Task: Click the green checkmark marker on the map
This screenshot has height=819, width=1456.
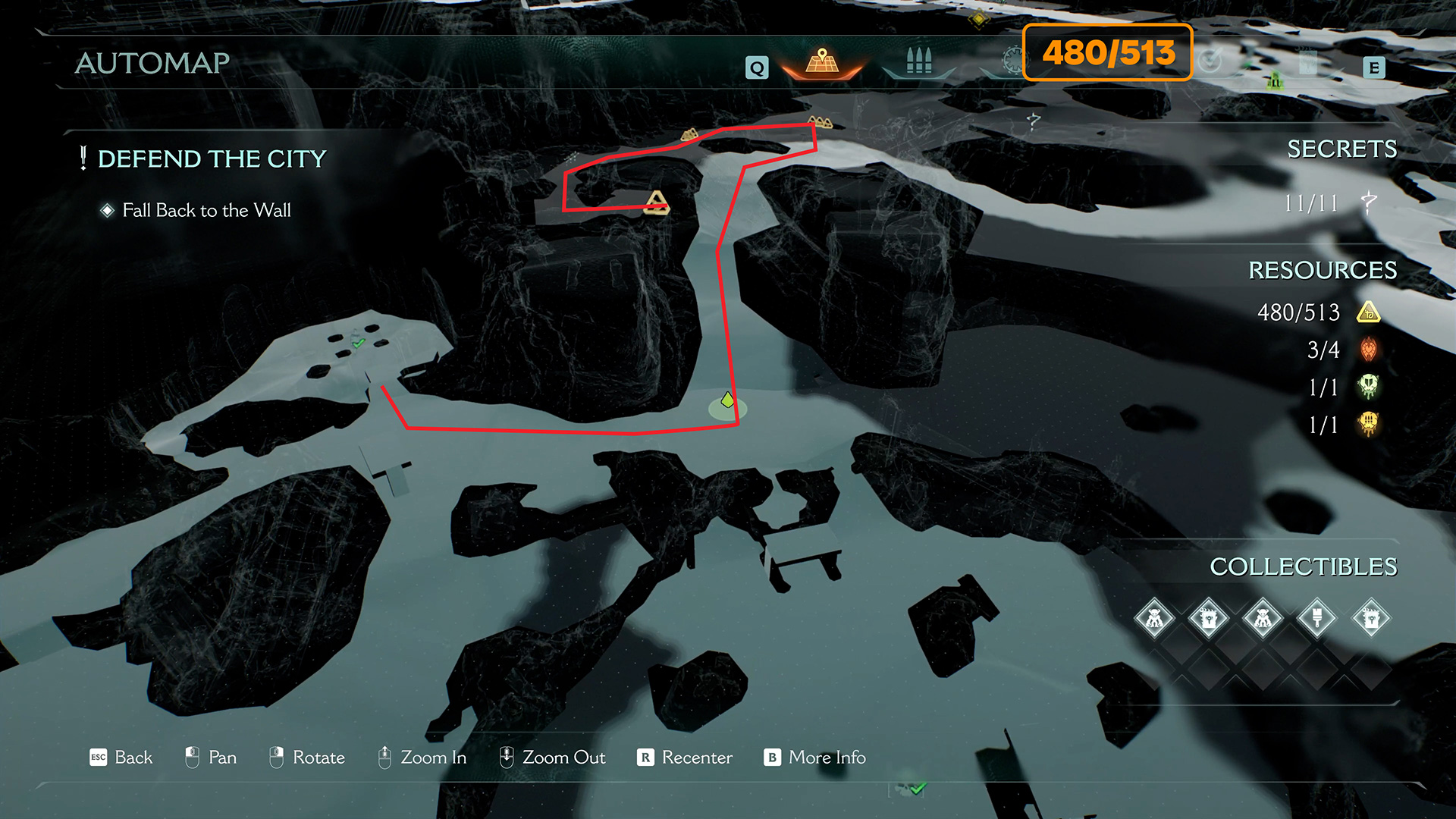Action: [x=359, y=343]
